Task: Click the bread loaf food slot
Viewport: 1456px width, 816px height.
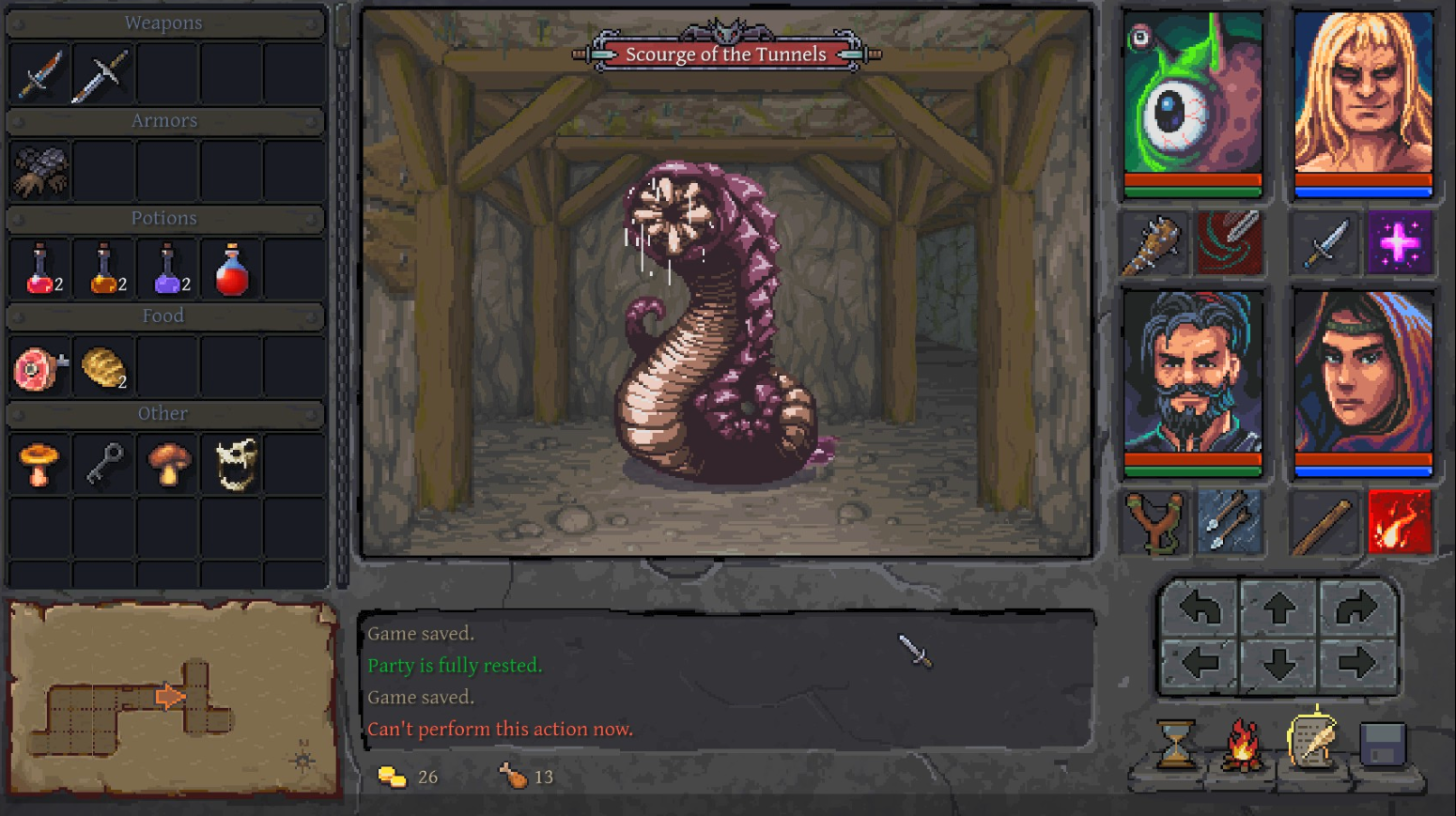Action: pyautogui.click(x=104, y=368)
